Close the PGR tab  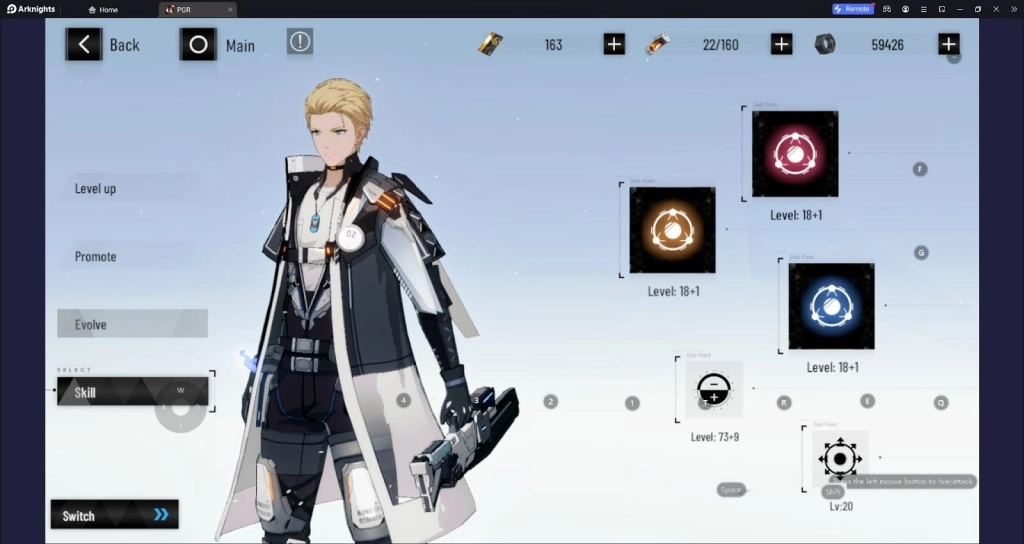[x=230, y=9]
